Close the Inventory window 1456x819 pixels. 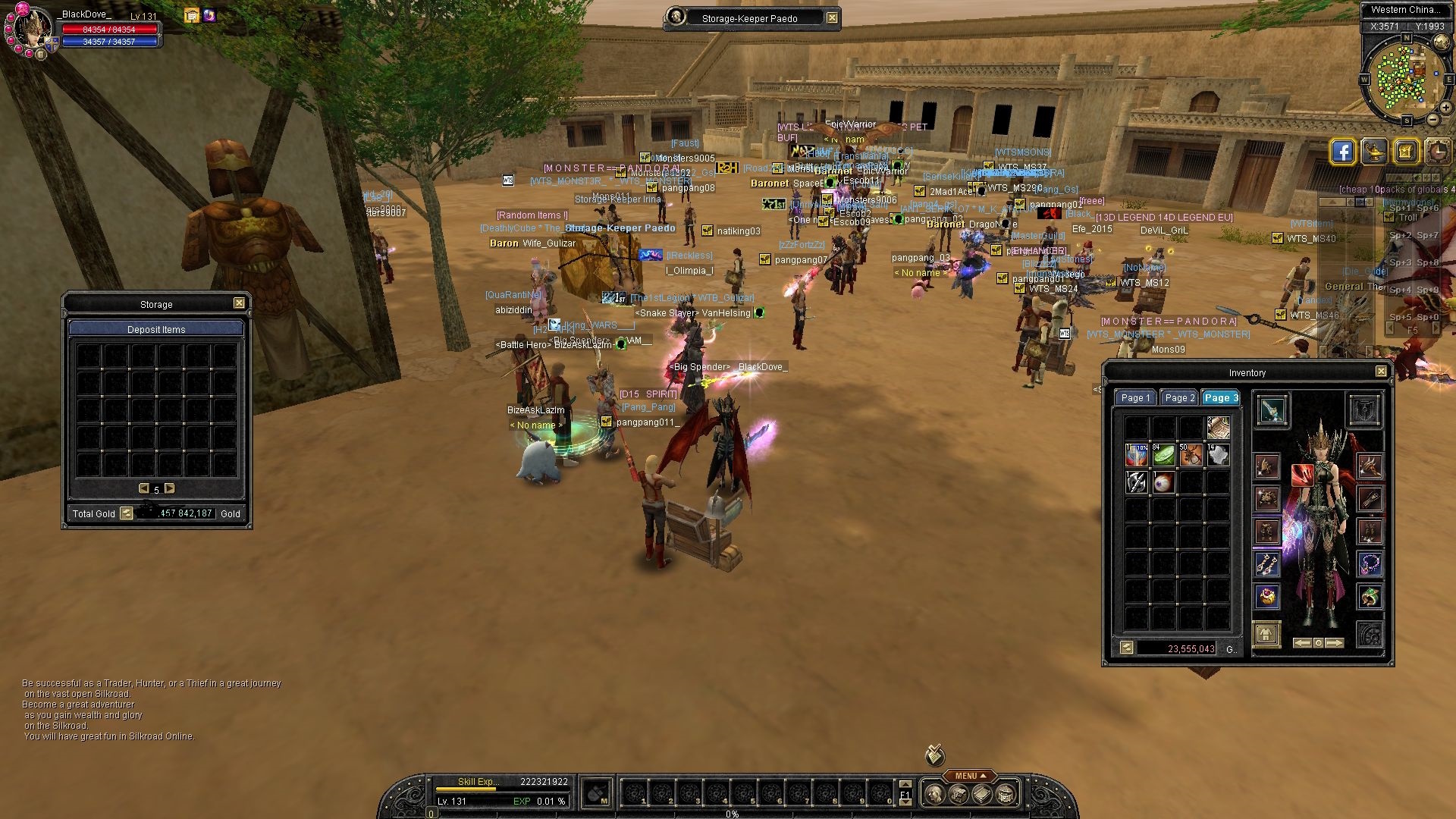pyautogui.click(x=1381, y=372)
